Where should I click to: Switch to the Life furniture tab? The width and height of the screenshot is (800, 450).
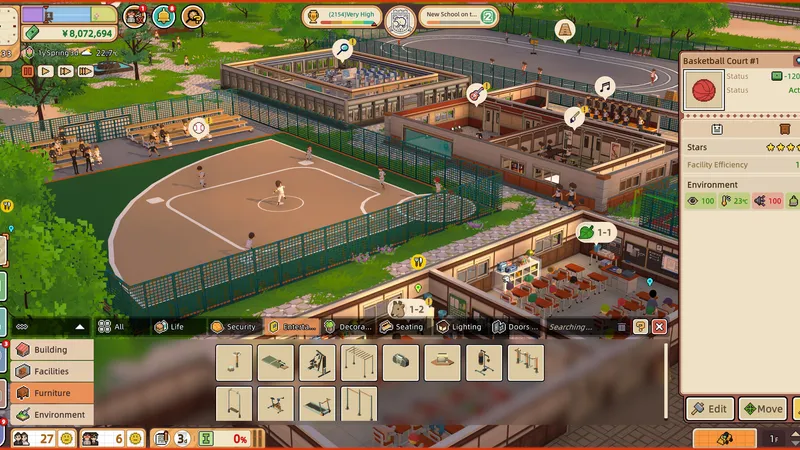(x=169, y=327)
